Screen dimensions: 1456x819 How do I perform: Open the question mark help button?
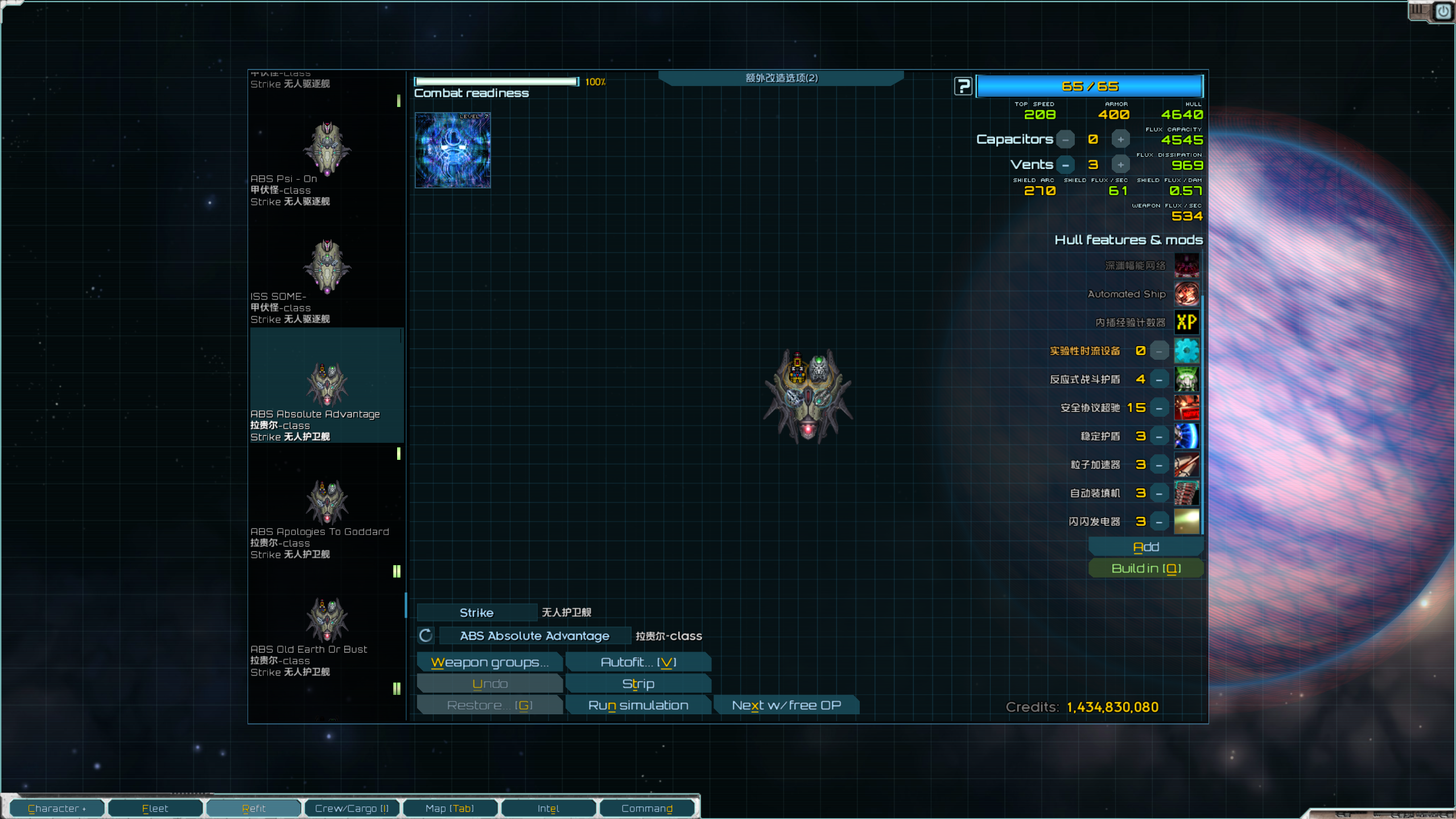[963, 87]
